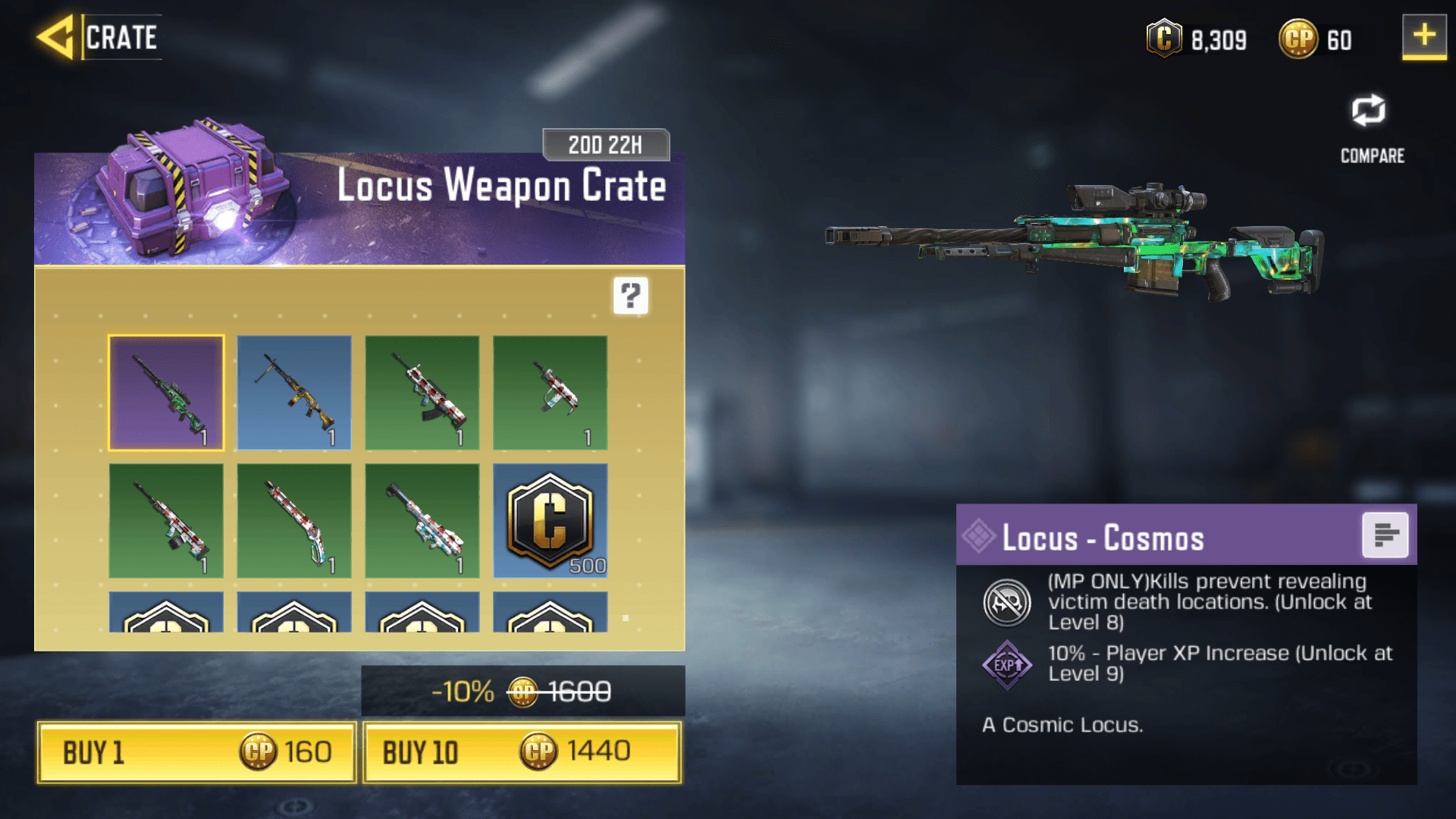
Task: Select the red-white submachine gun slot
Action: [550, 393]
